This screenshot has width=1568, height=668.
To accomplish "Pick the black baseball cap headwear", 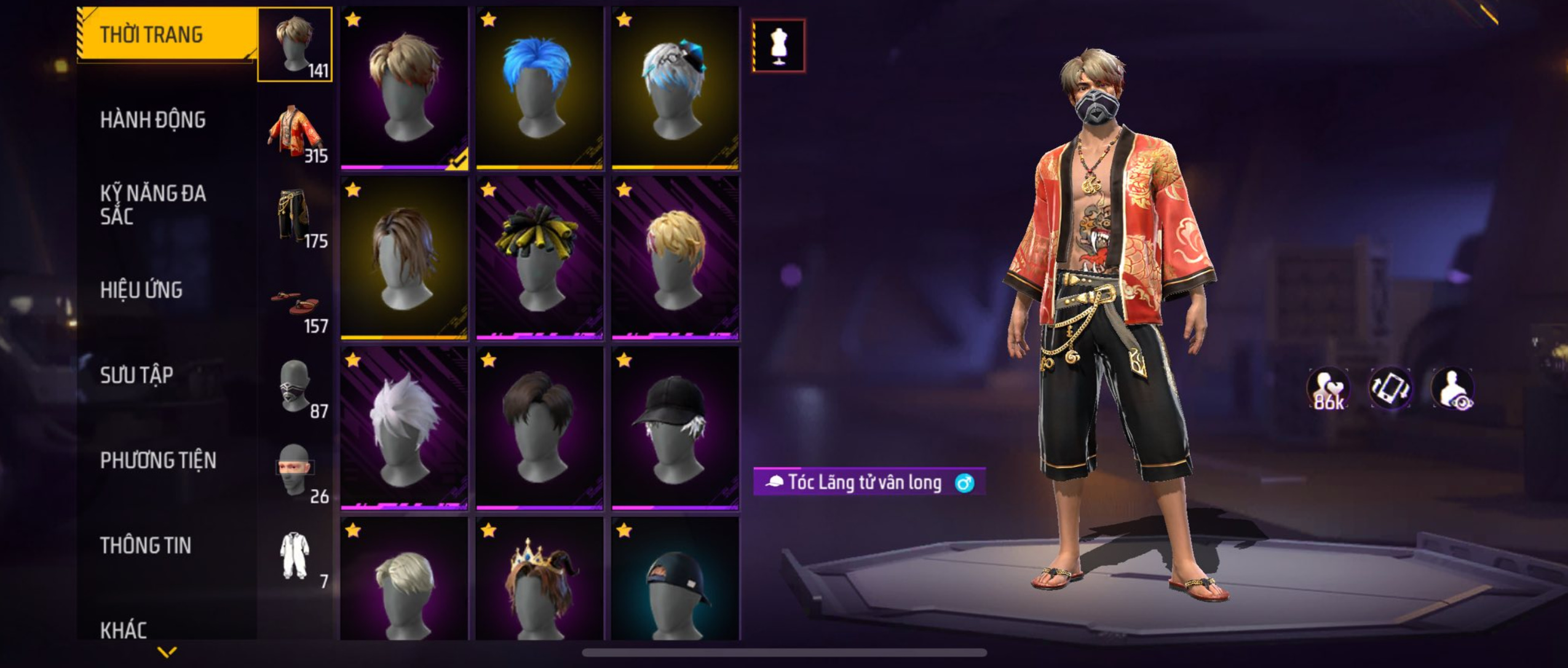I will click(675, 428).
